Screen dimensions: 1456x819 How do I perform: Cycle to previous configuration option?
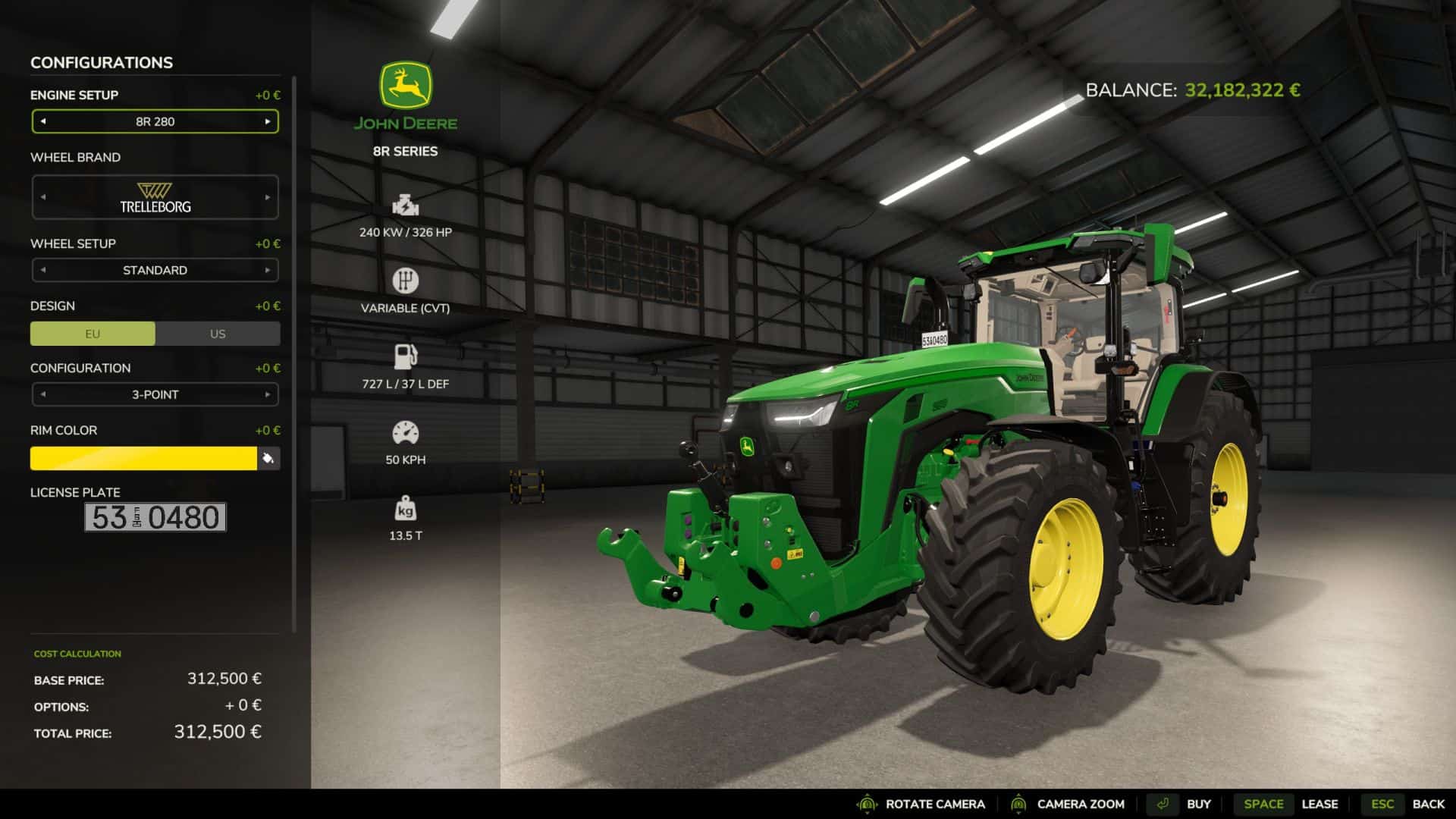click(x=43, y=394)
